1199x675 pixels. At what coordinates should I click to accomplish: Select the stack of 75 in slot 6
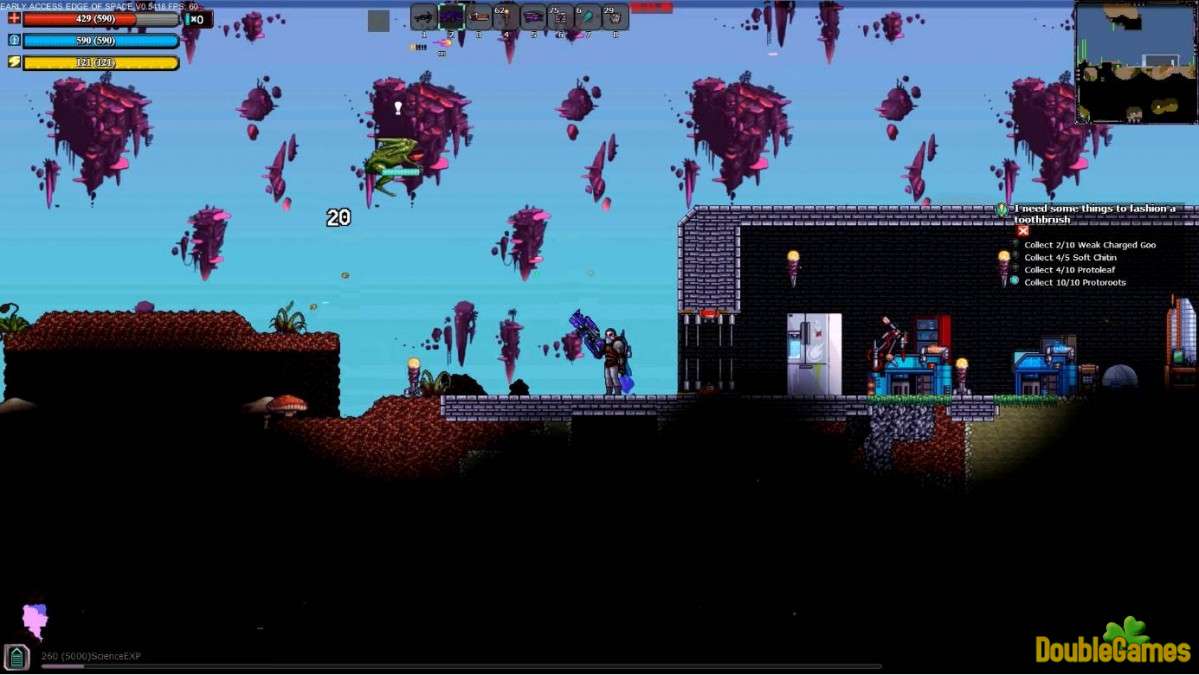[560, 17]
